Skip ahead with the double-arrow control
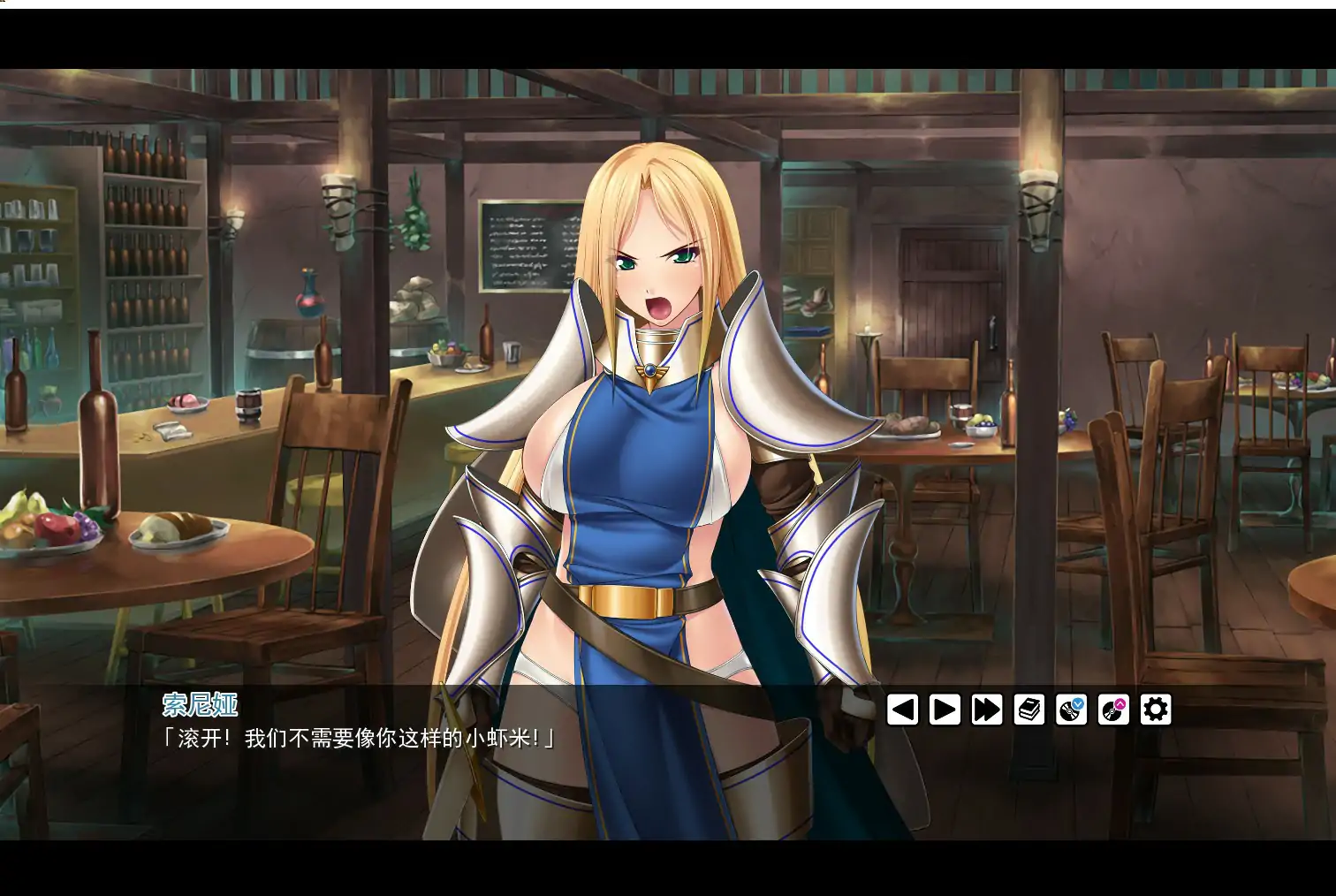This screenshot has height=896, width=1336. pos(987,709)
